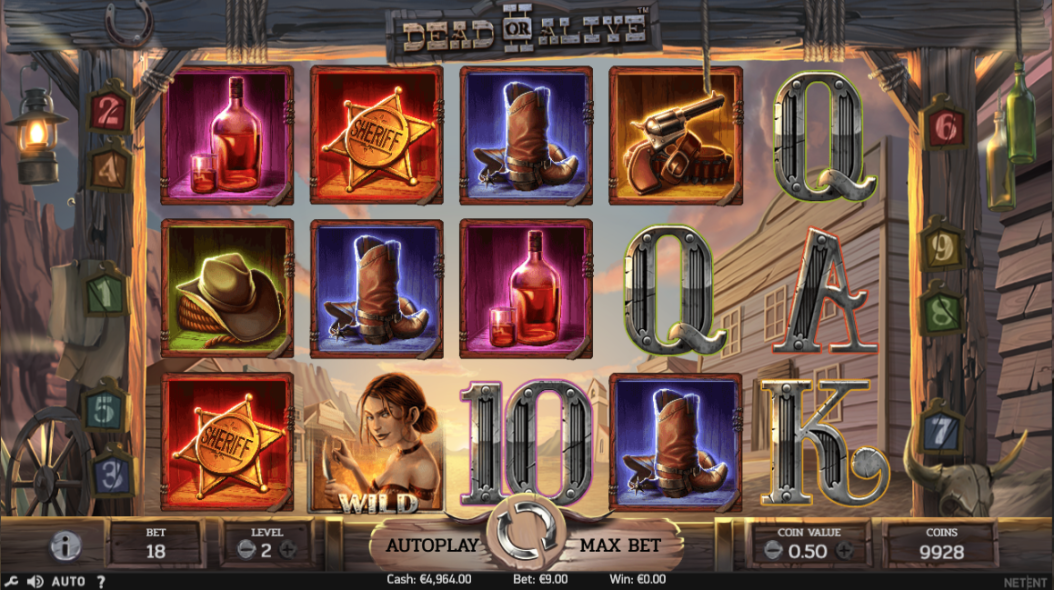Select bet line 7 marker
This screenshot has height=590, width=1054.
[940, 432]
